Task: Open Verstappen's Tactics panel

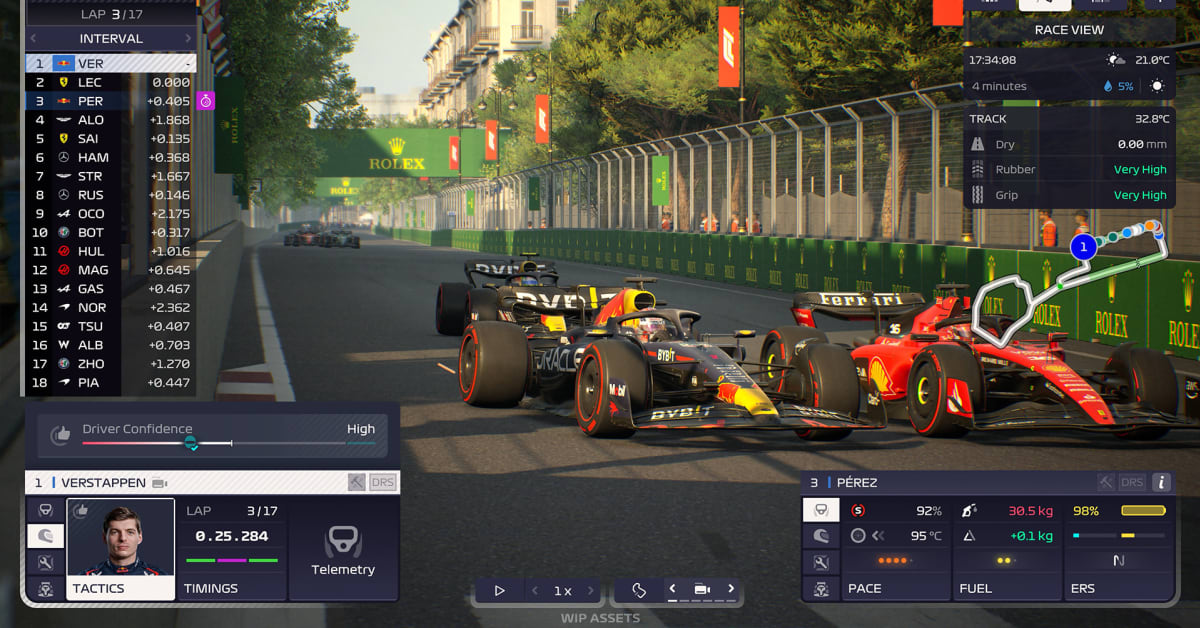Action: coord(120,550)
